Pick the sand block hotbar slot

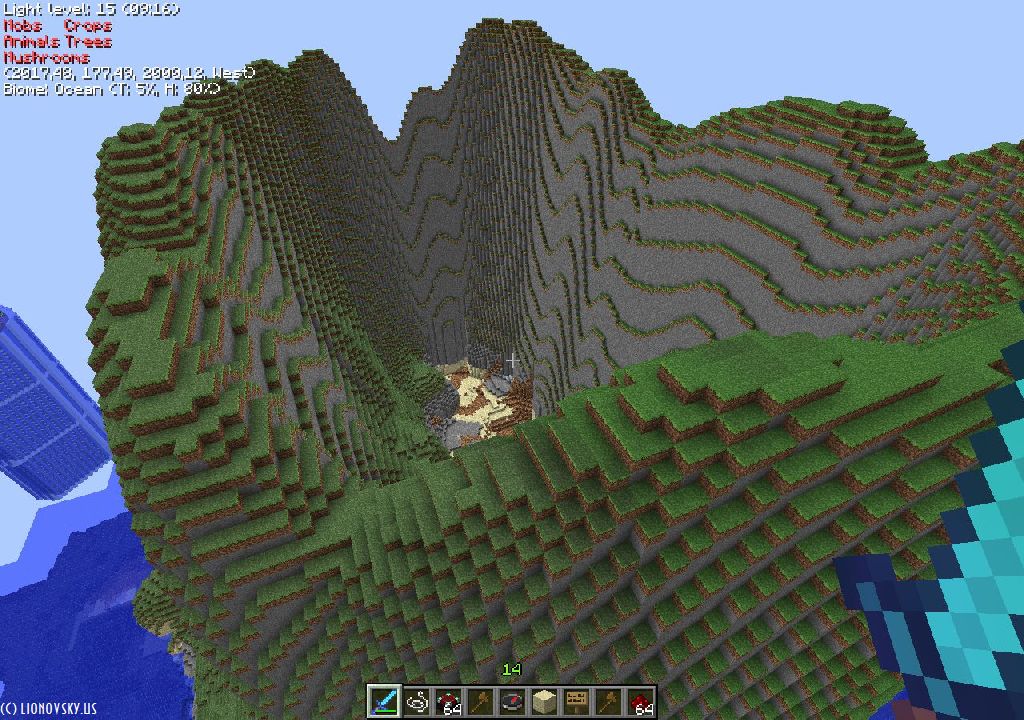click(x=544, y=701)
